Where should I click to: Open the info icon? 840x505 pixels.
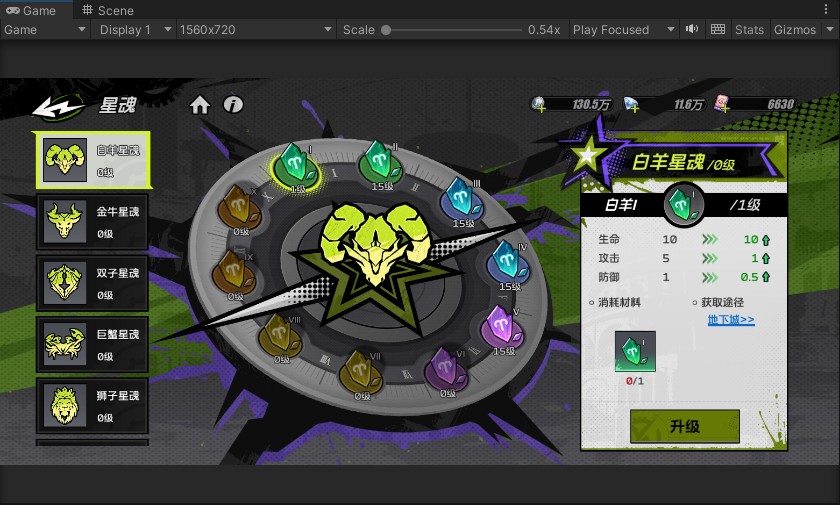(x=233, y=105)
